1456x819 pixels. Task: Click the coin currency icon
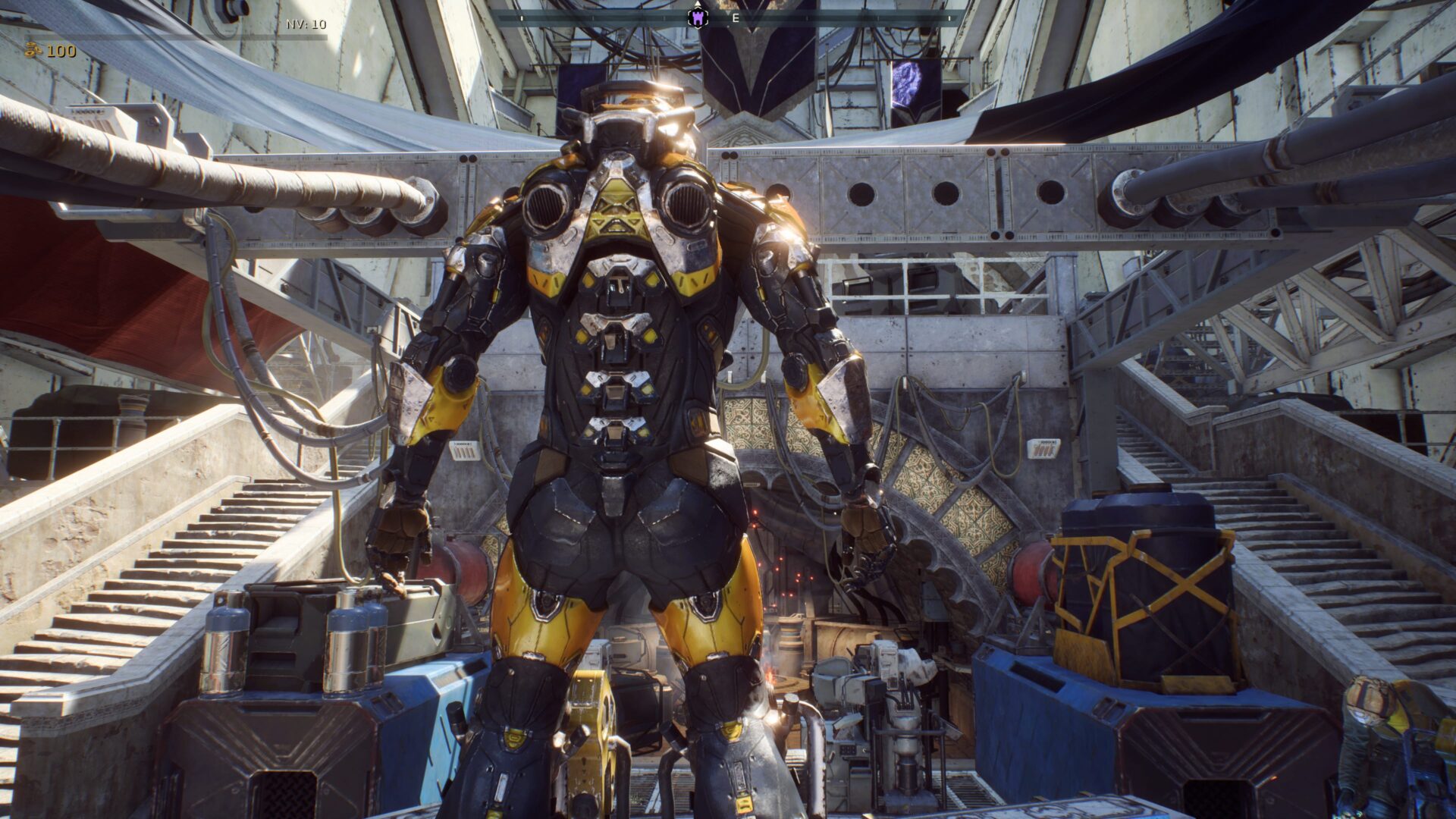click(x=32, y=50)
